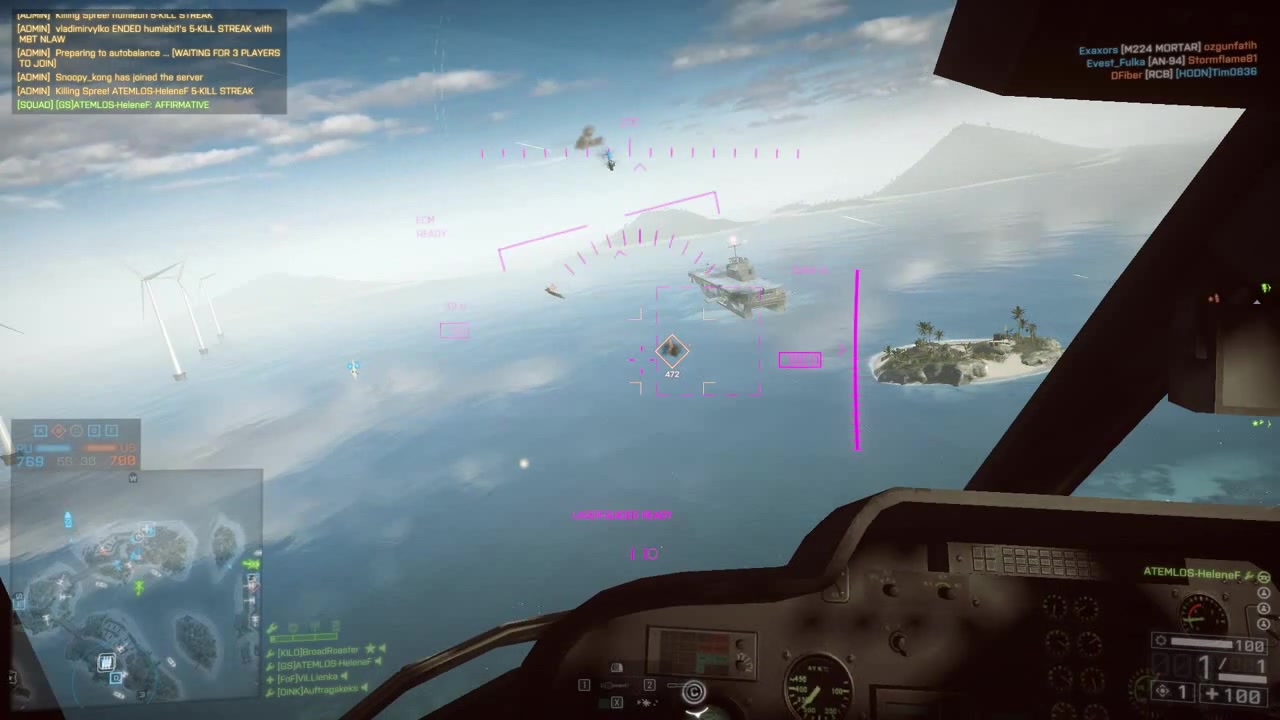Image resolution: width=1280 pixels, height=720 pixels.
Task: Click the squad star beside [KILO]BroadRoaster
Action: [x=370, y=650]
